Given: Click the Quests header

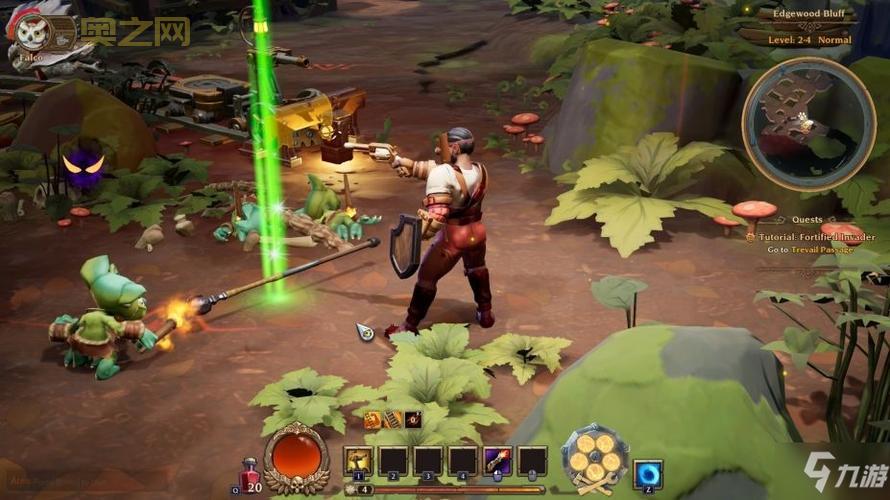Looking at the screenshot, I should click(x=805, y=220).
